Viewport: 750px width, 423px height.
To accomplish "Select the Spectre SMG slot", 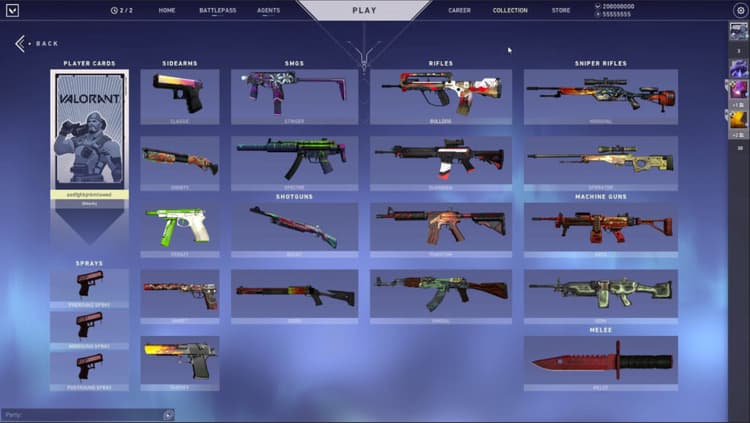I will point(294,162).
